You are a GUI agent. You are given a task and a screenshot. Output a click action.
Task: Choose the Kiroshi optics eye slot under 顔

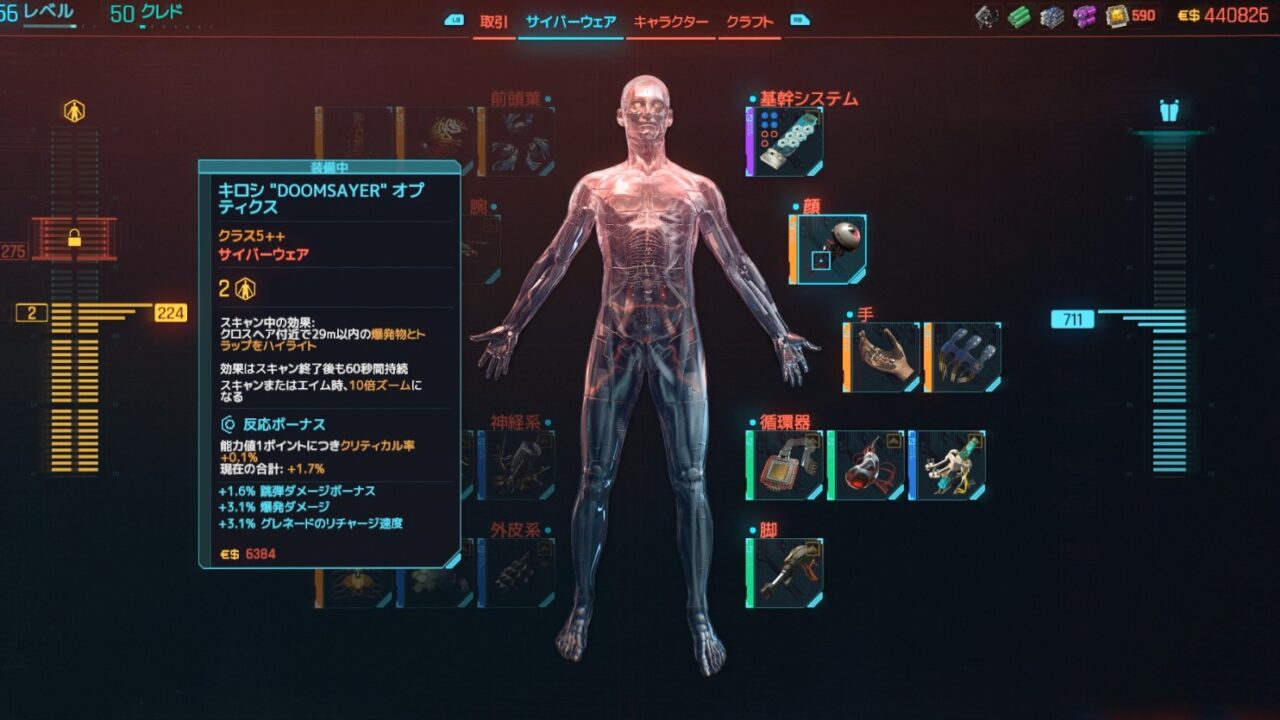828,249
